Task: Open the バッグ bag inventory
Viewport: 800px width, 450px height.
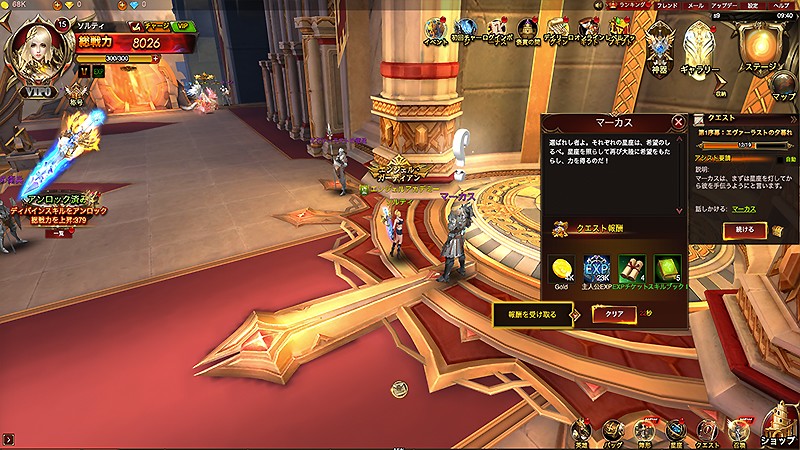Action: 613,429
